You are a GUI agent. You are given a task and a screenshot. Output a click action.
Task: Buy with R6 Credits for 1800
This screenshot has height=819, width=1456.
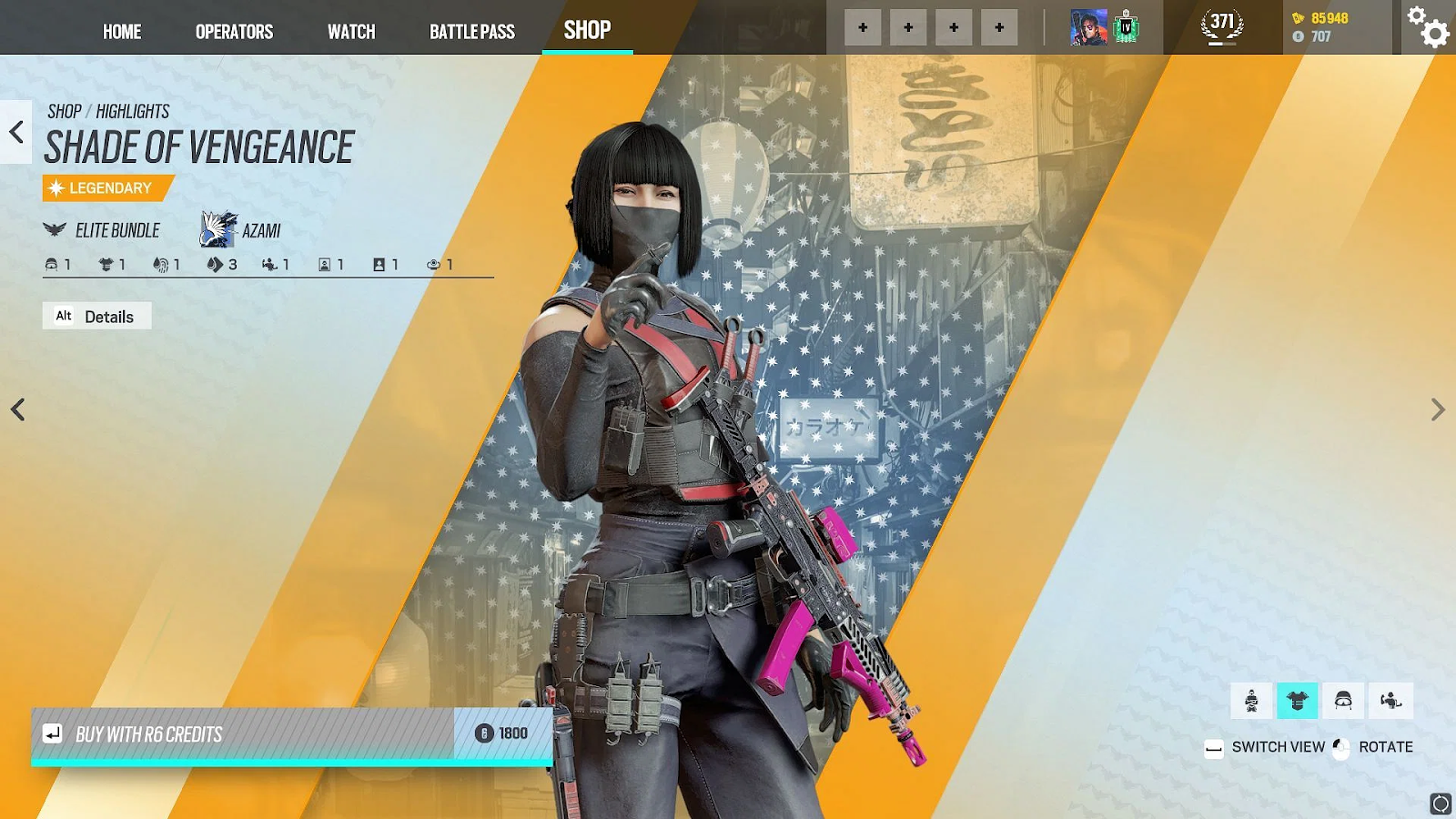[291, 733]
